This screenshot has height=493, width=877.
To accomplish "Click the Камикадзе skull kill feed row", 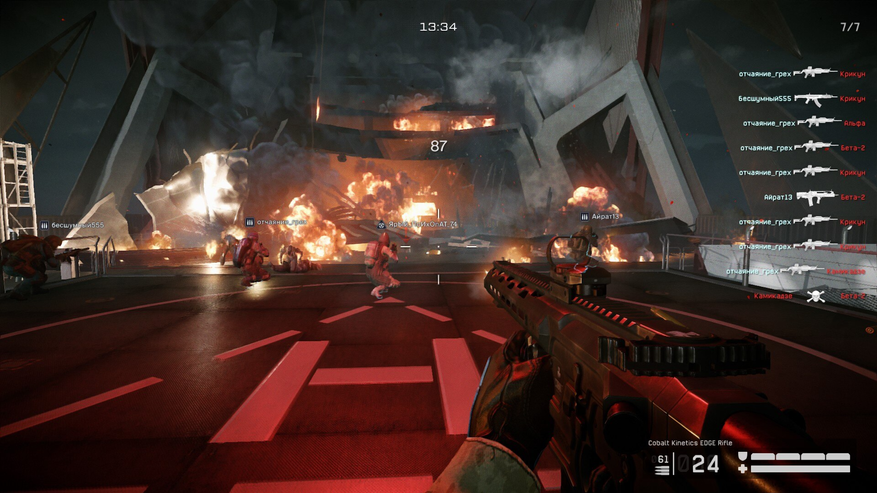I will click(x=813, y=296).
